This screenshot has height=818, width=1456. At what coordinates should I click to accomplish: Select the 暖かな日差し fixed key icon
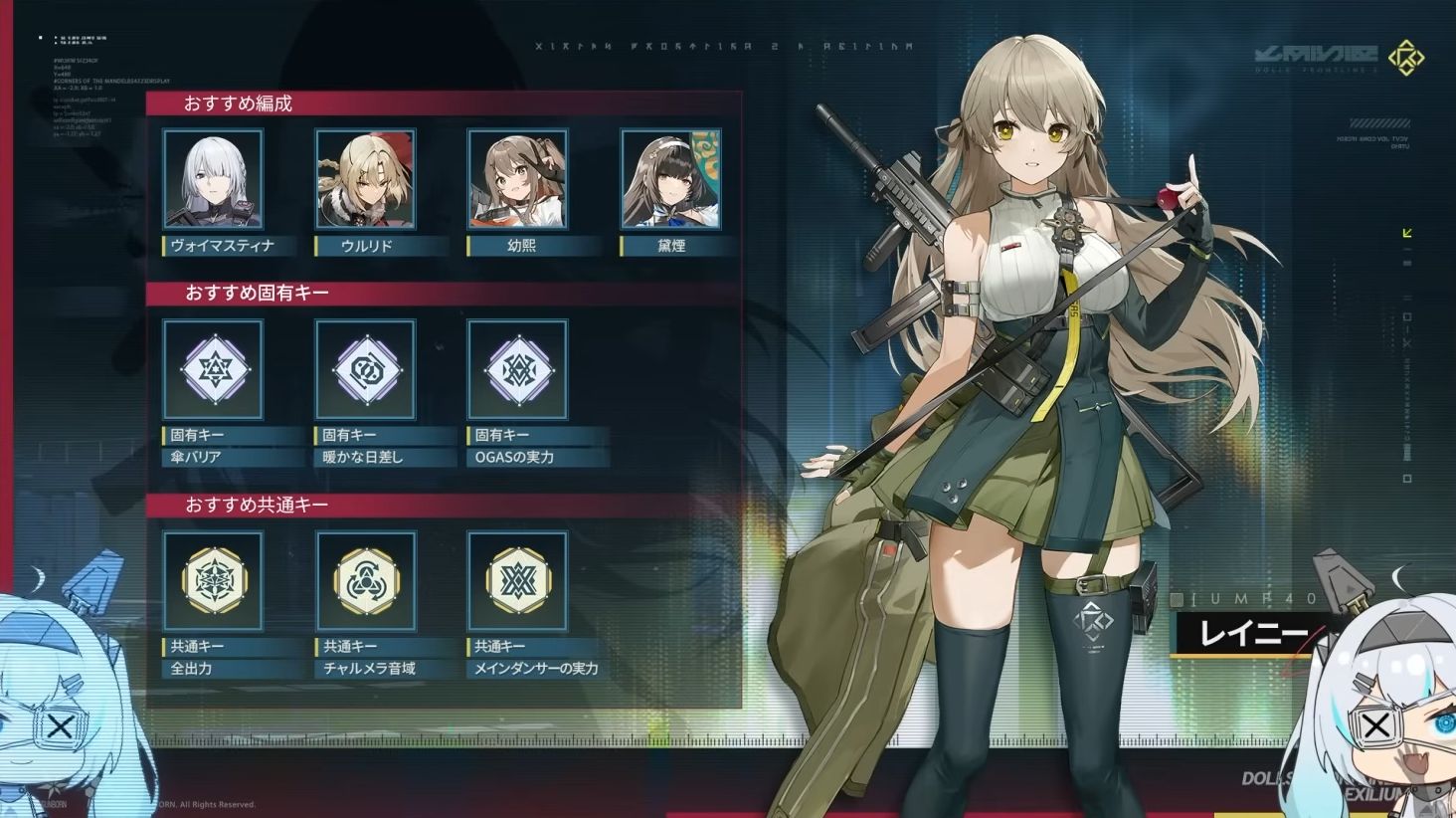click(365, 369)
